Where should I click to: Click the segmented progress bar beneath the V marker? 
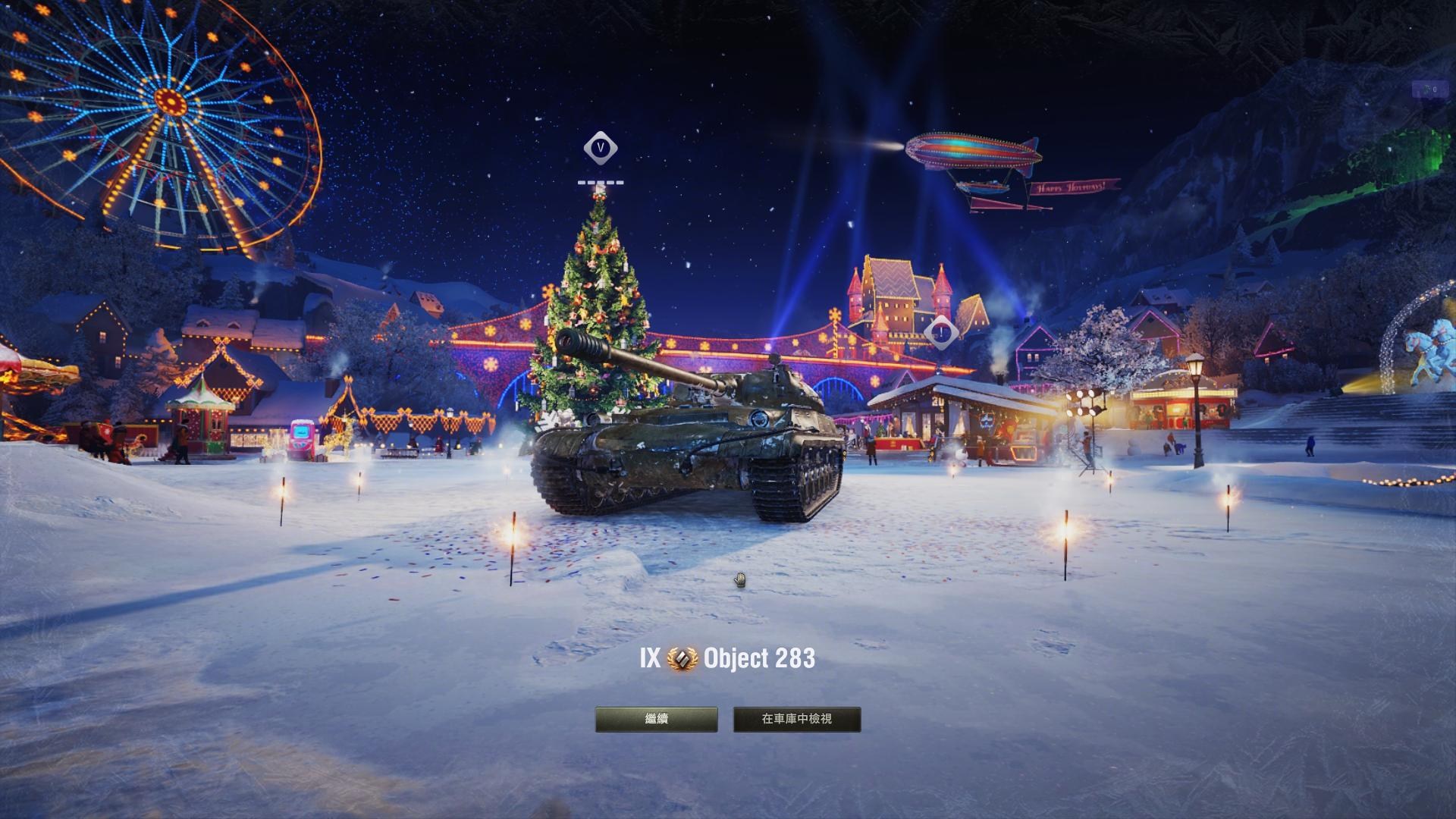[x=601, y=183]
